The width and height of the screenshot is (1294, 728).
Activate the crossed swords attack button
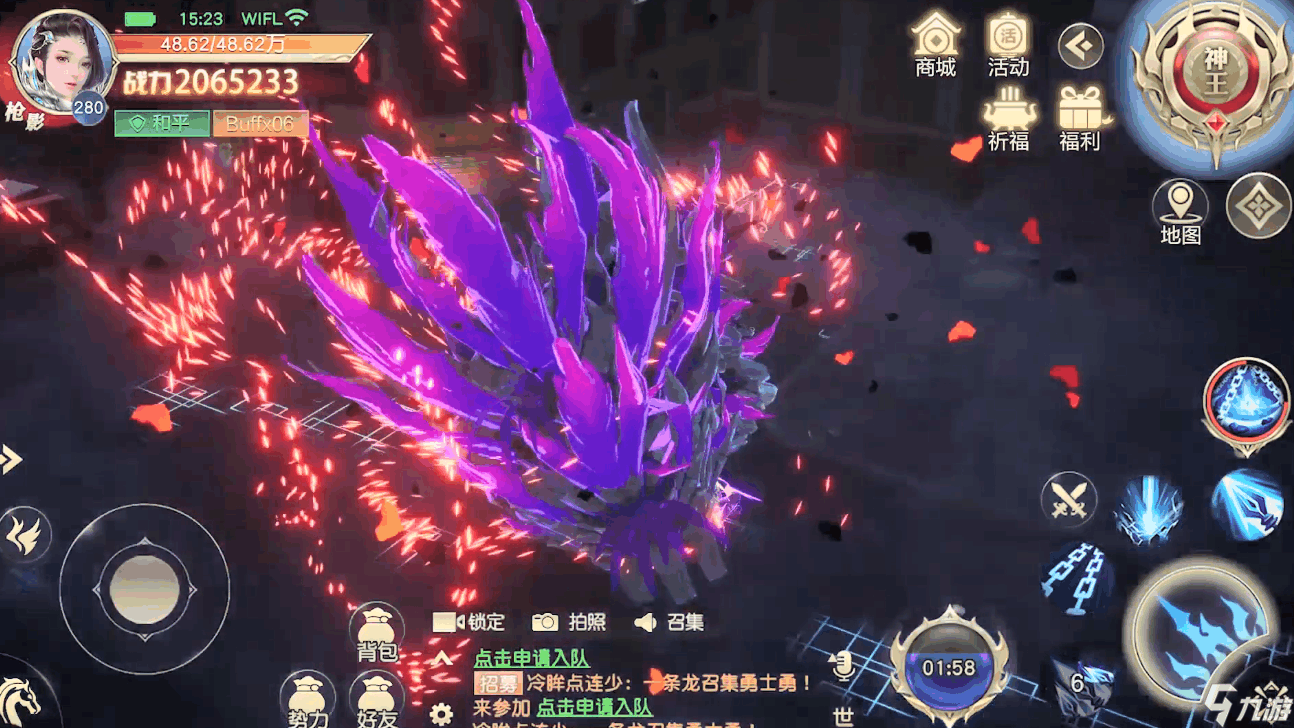1068,499
